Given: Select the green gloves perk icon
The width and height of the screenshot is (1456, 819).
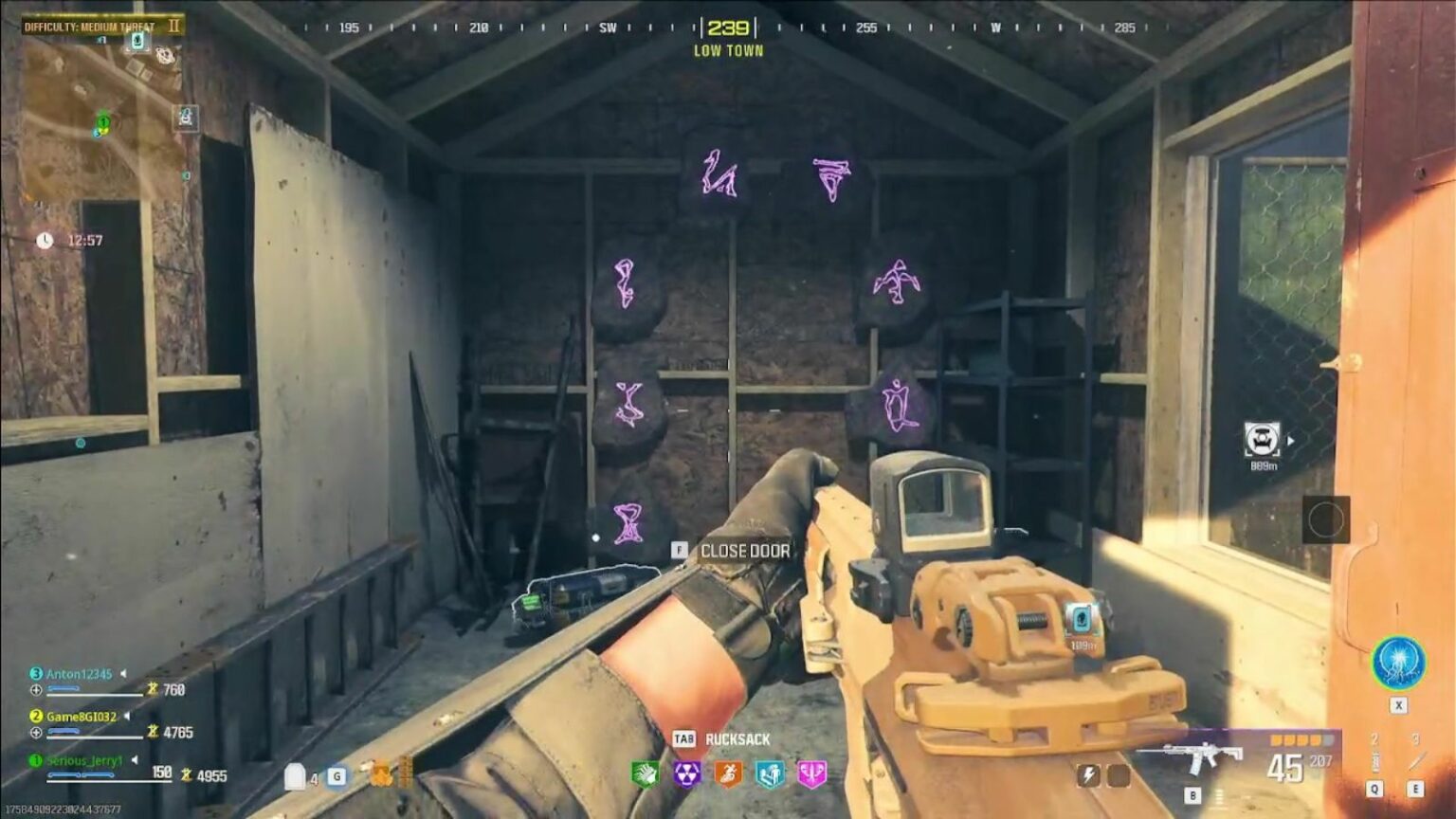Looking at the screenshot, I should click(646, 773).
